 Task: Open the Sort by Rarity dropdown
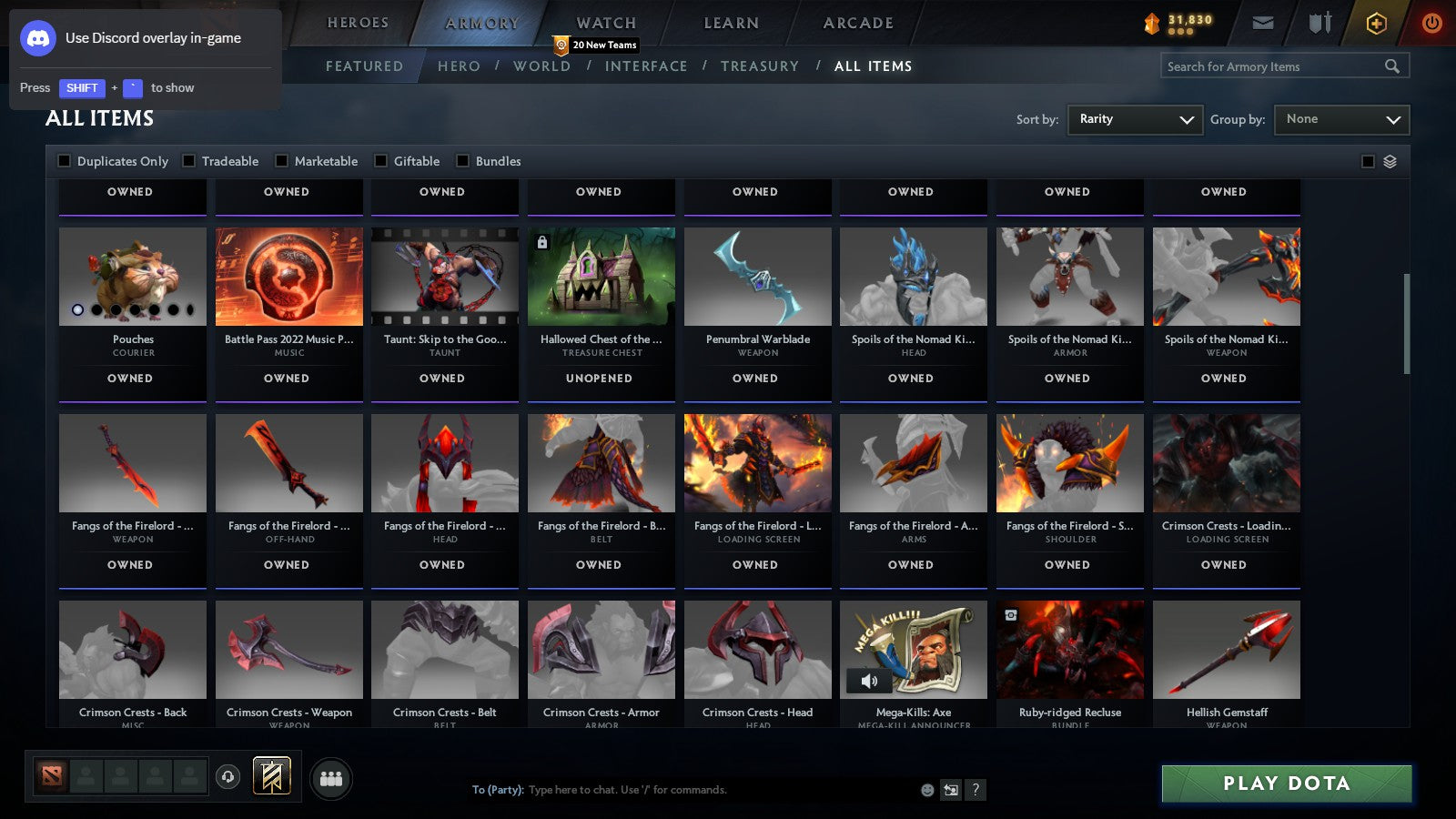[x=1135, y=119]
